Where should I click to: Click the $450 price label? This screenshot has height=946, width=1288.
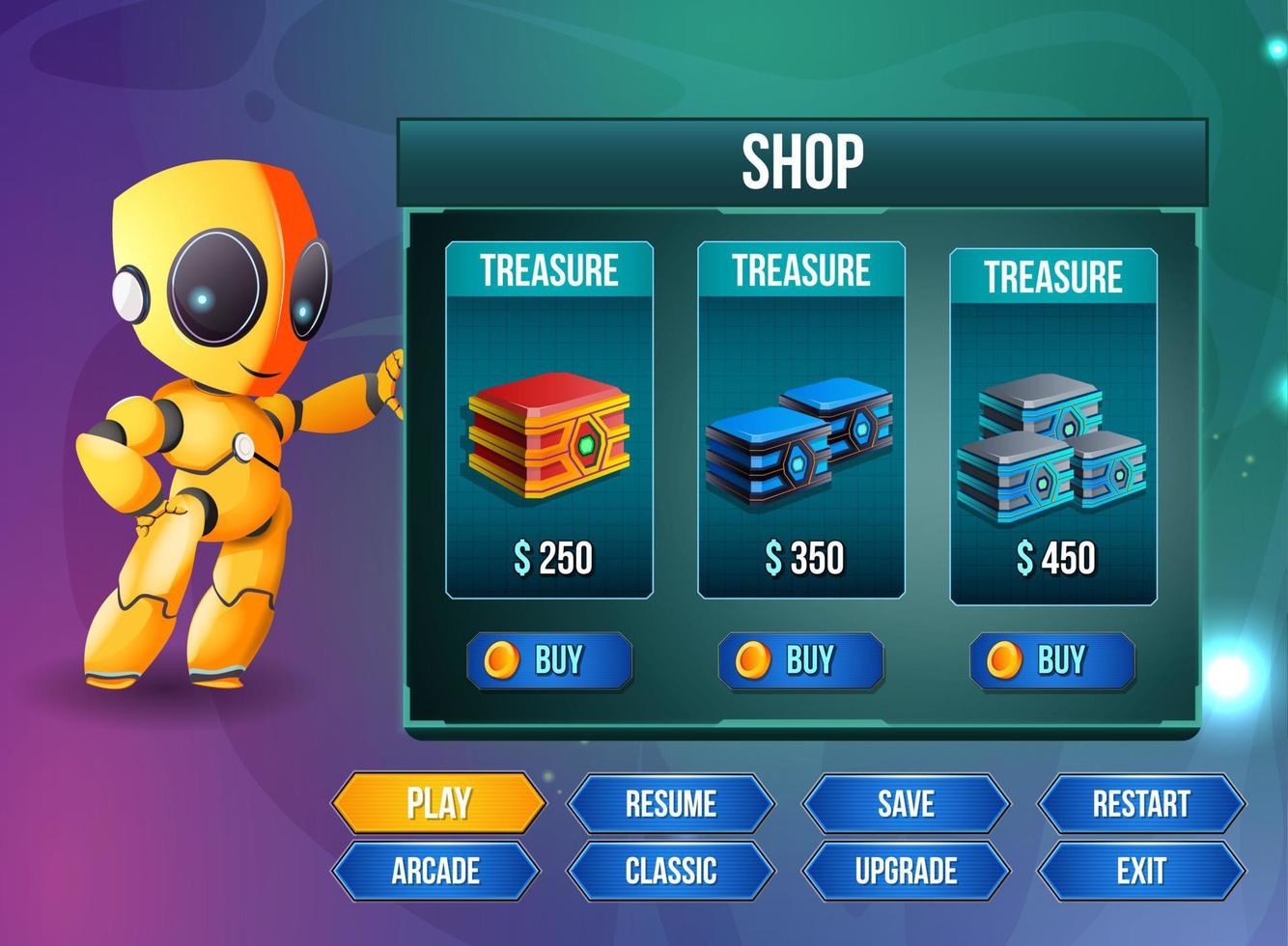pyautogui.click(x=1055, y=559)
